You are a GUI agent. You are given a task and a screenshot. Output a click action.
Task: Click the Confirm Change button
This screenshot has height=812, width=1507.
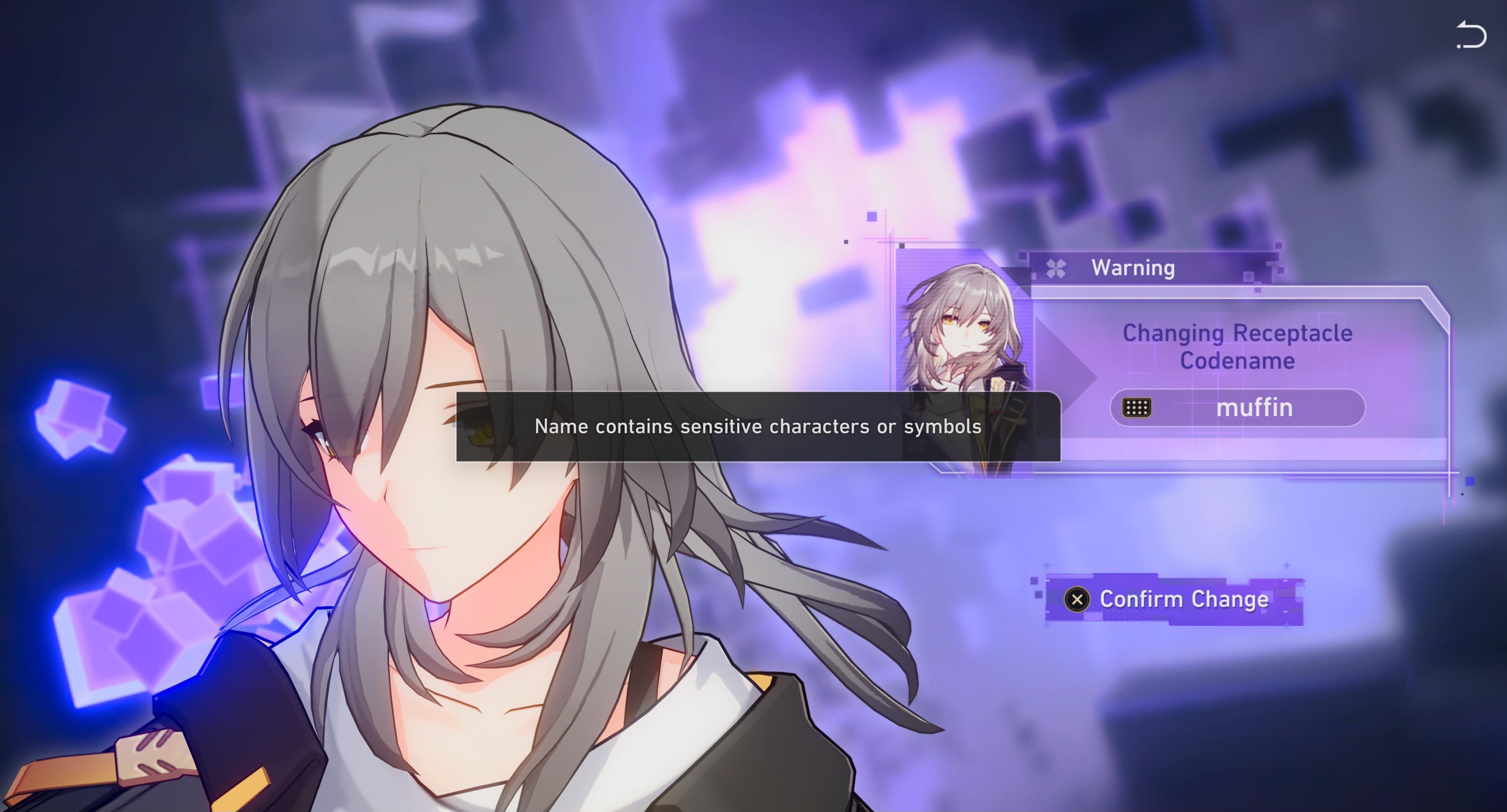[1174, 600]
